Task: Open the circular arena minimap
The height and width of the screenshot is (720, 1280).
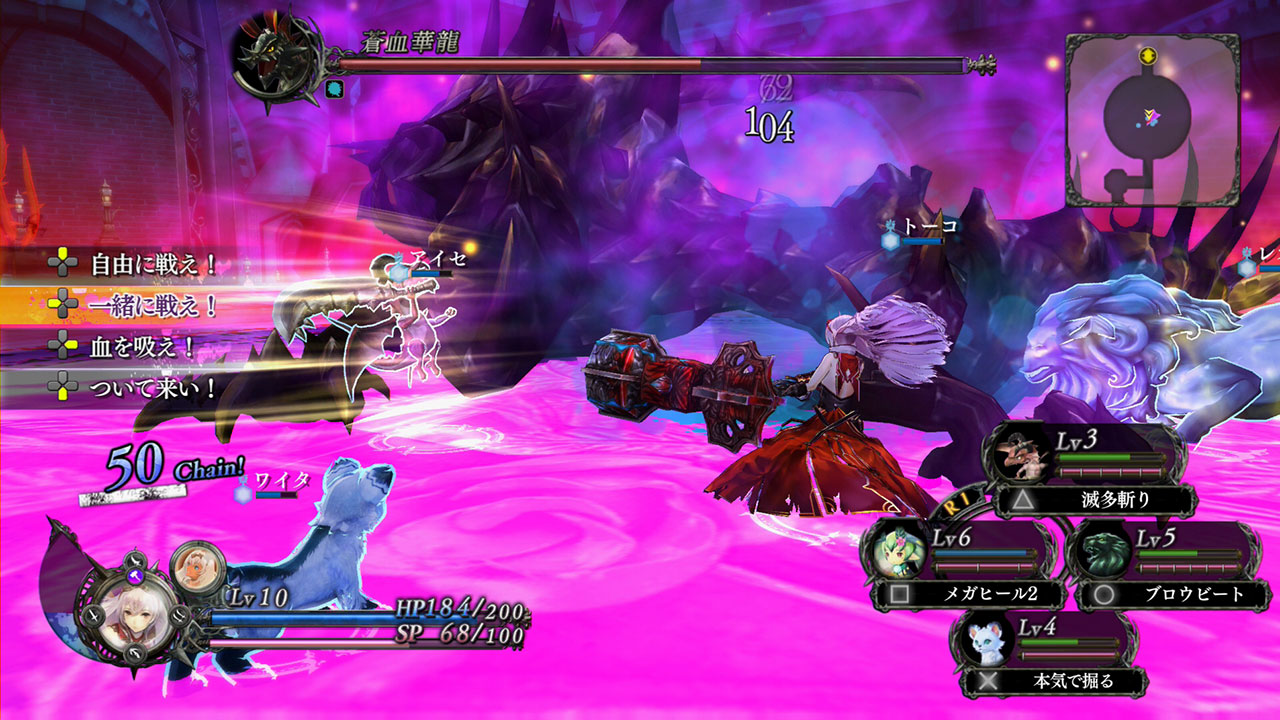Action: [1152, 120]
